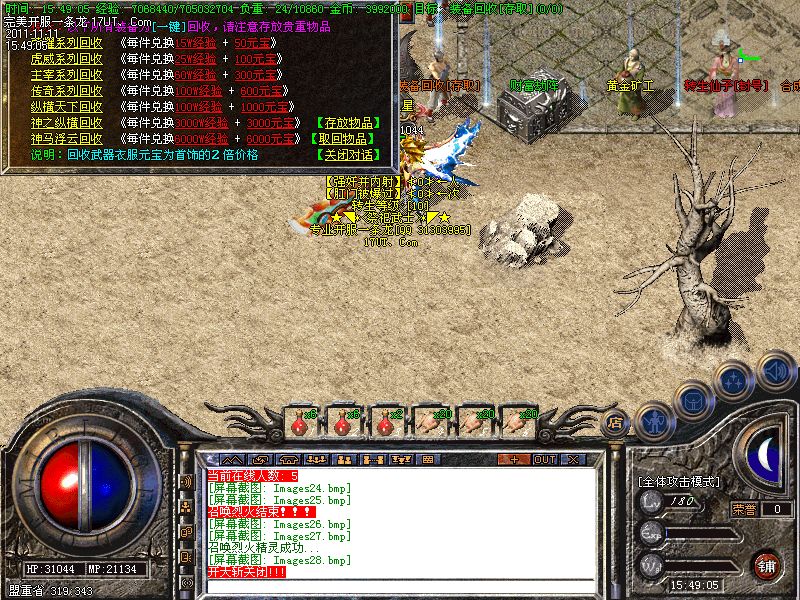Image resolution: width=800 pixels, height=600 pixels.
Task: Close the NPC dialog via 关闭对话
Action: pos(347,155)
